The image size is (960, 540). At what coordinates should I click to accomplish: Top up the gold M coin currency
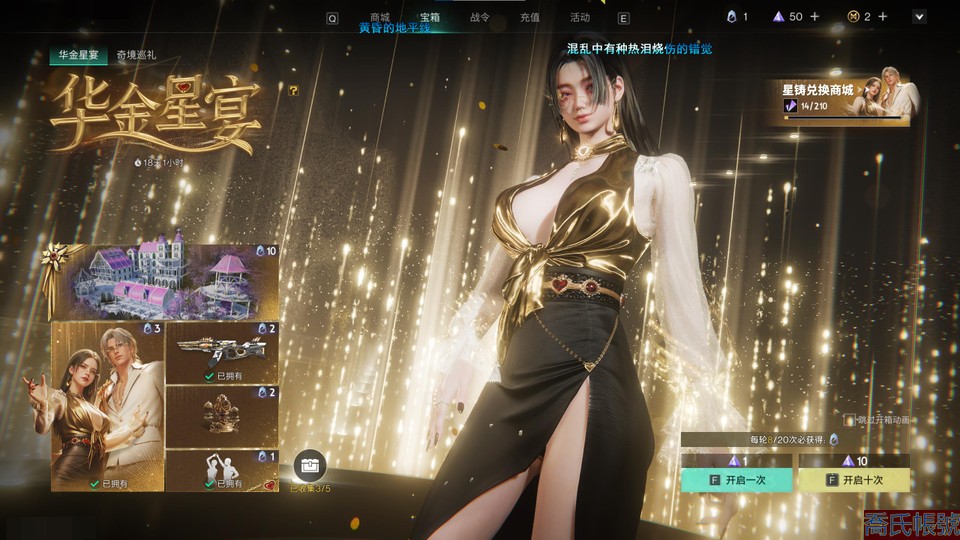point(883,17)
